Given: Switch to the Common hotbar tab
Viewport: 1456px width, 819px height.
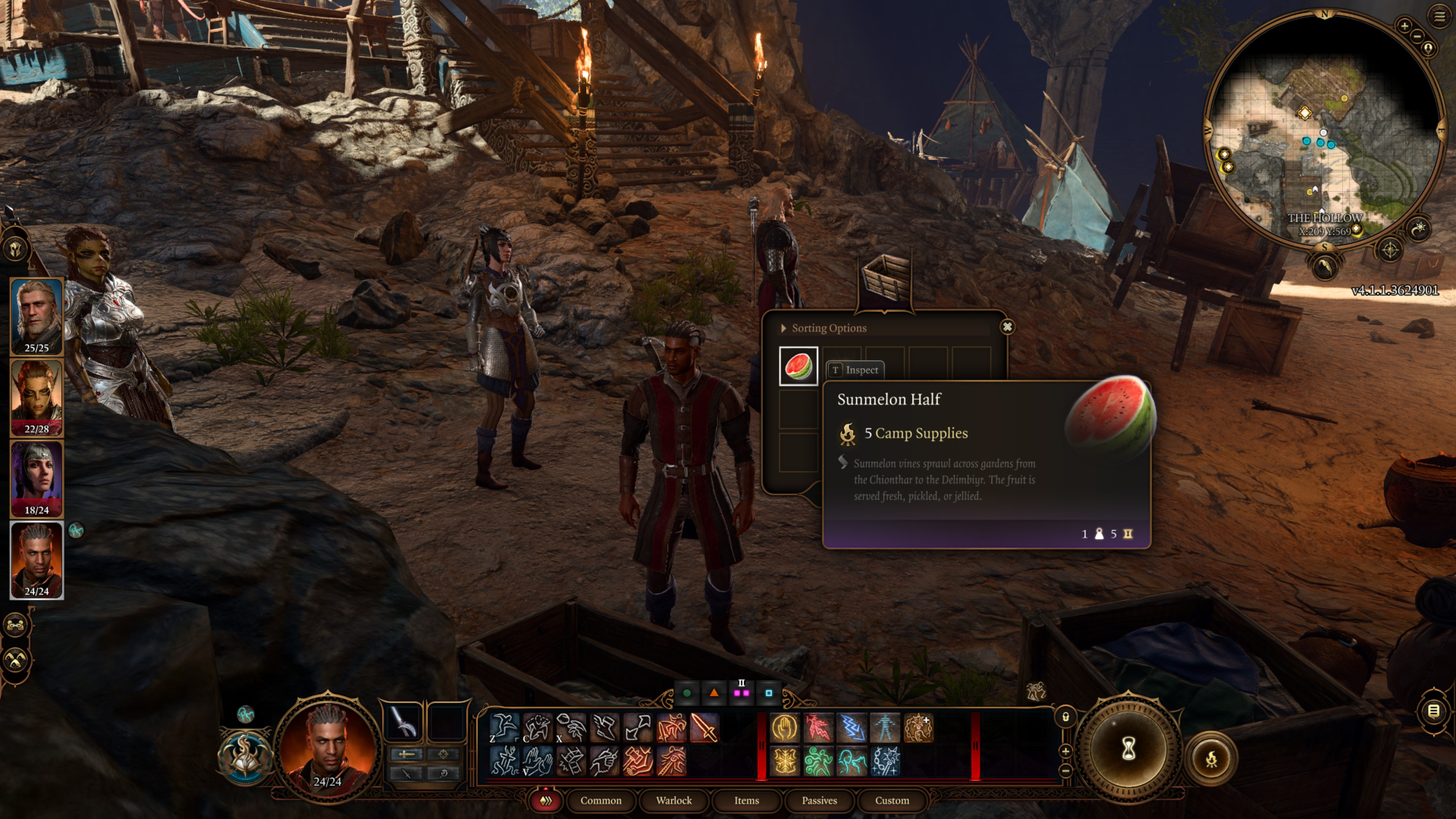Looking at the screenshot, I should (x=601, y=800).
